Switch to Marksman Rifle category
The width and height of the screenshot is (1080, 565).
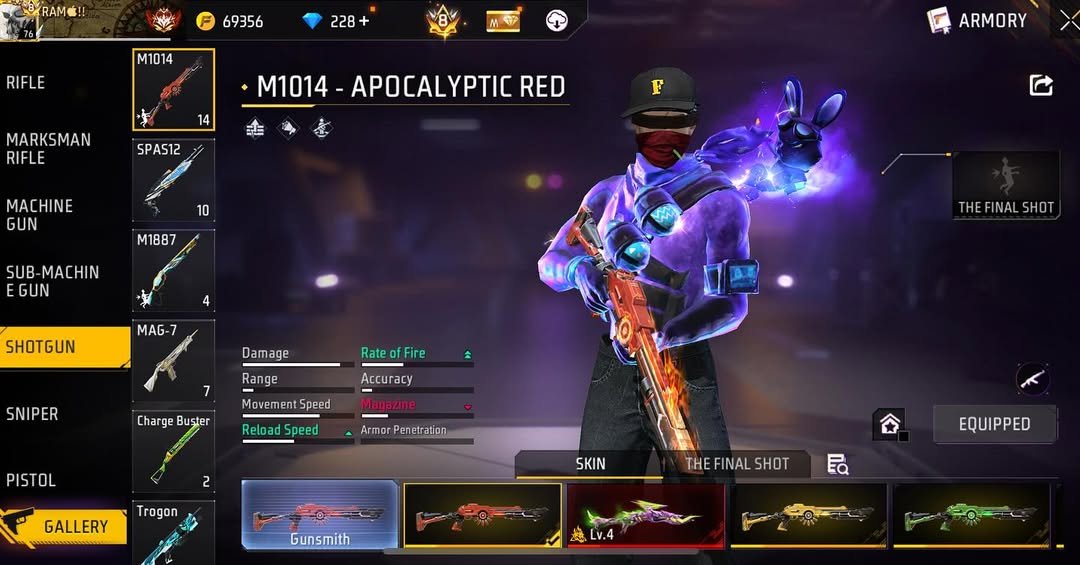(x=50, y=149)
